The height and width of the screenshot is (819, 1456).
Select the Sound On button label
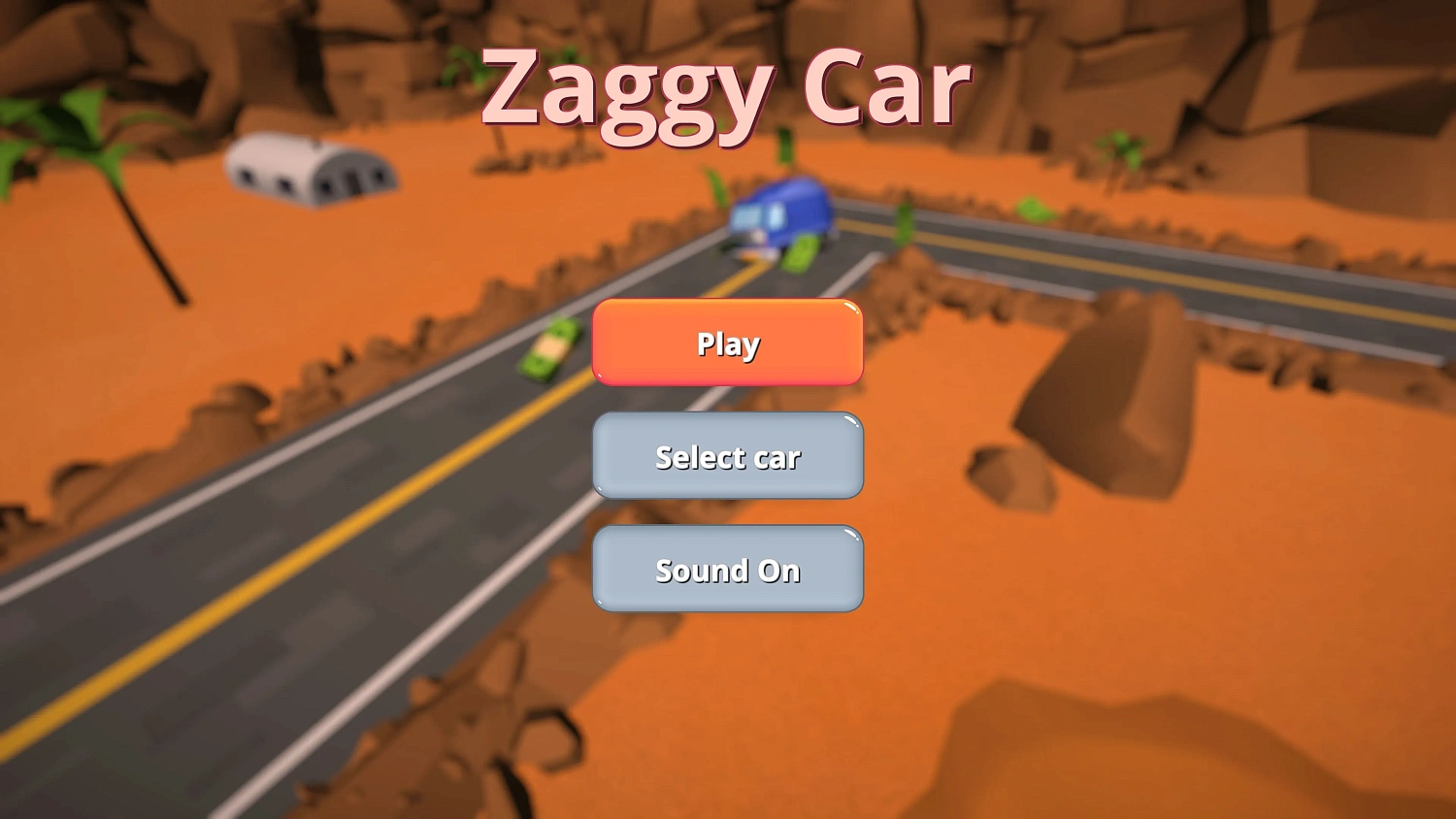726,571
